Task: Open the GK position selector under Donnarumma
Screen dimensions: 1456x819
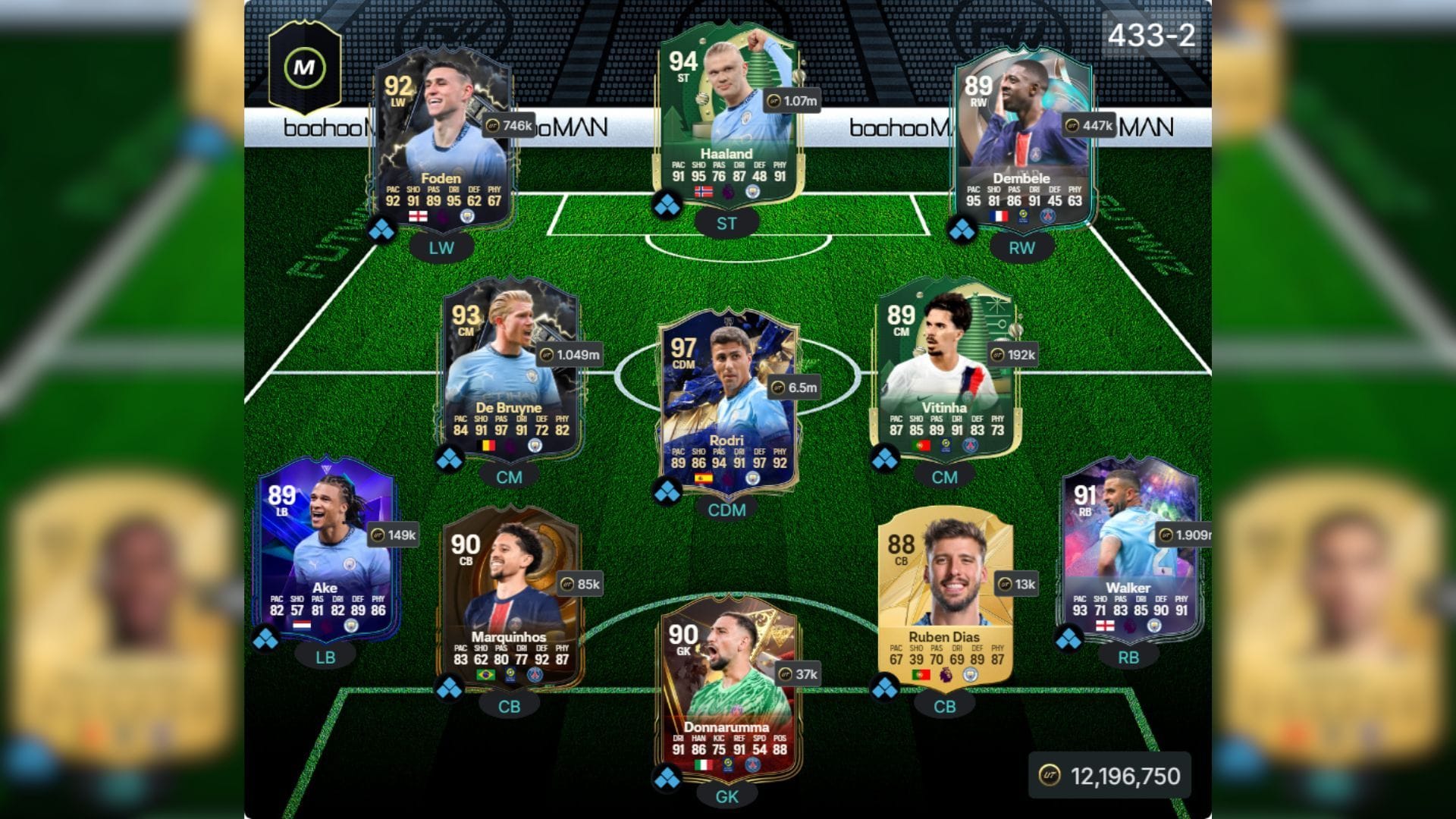Action: point(728,796)
